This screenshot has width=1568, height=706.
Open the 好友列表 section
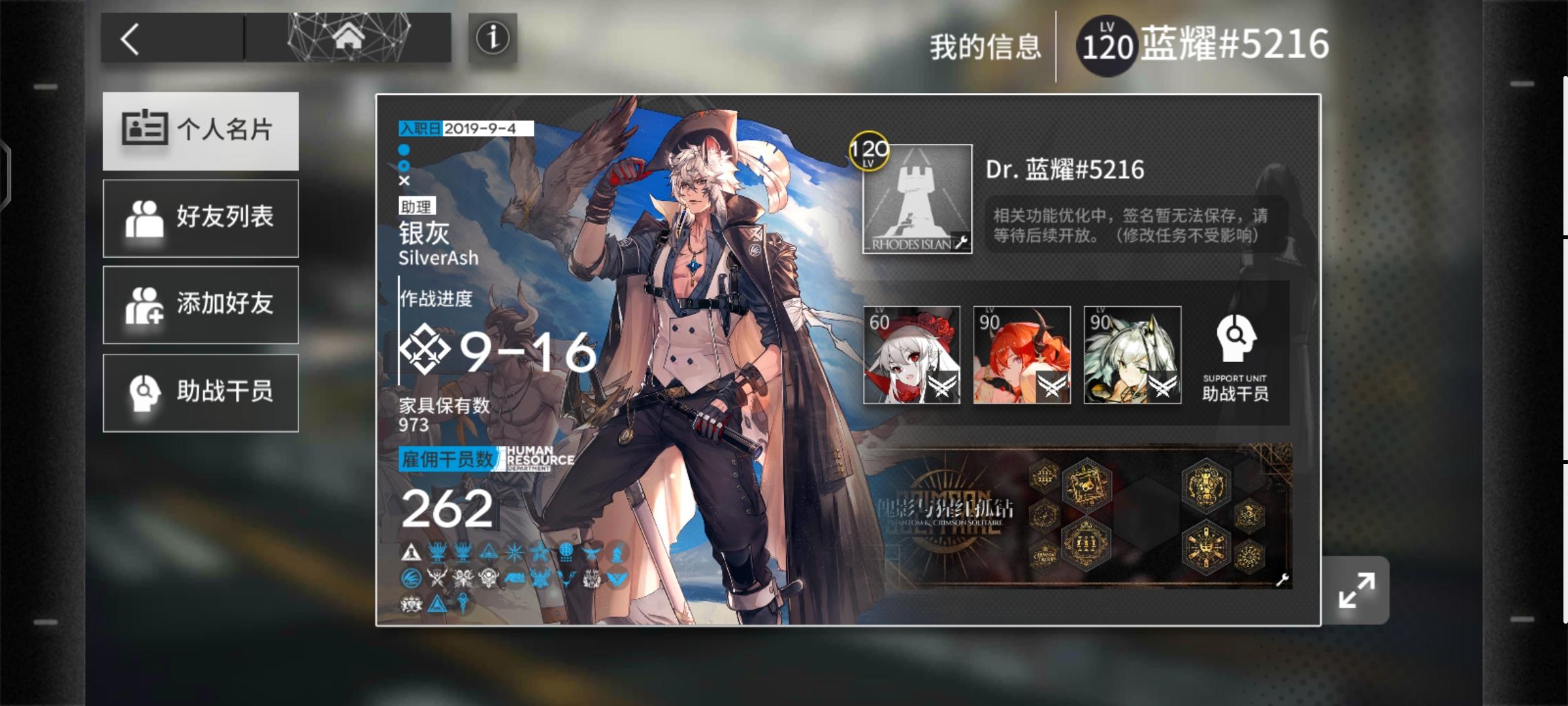tap(199, 218)
